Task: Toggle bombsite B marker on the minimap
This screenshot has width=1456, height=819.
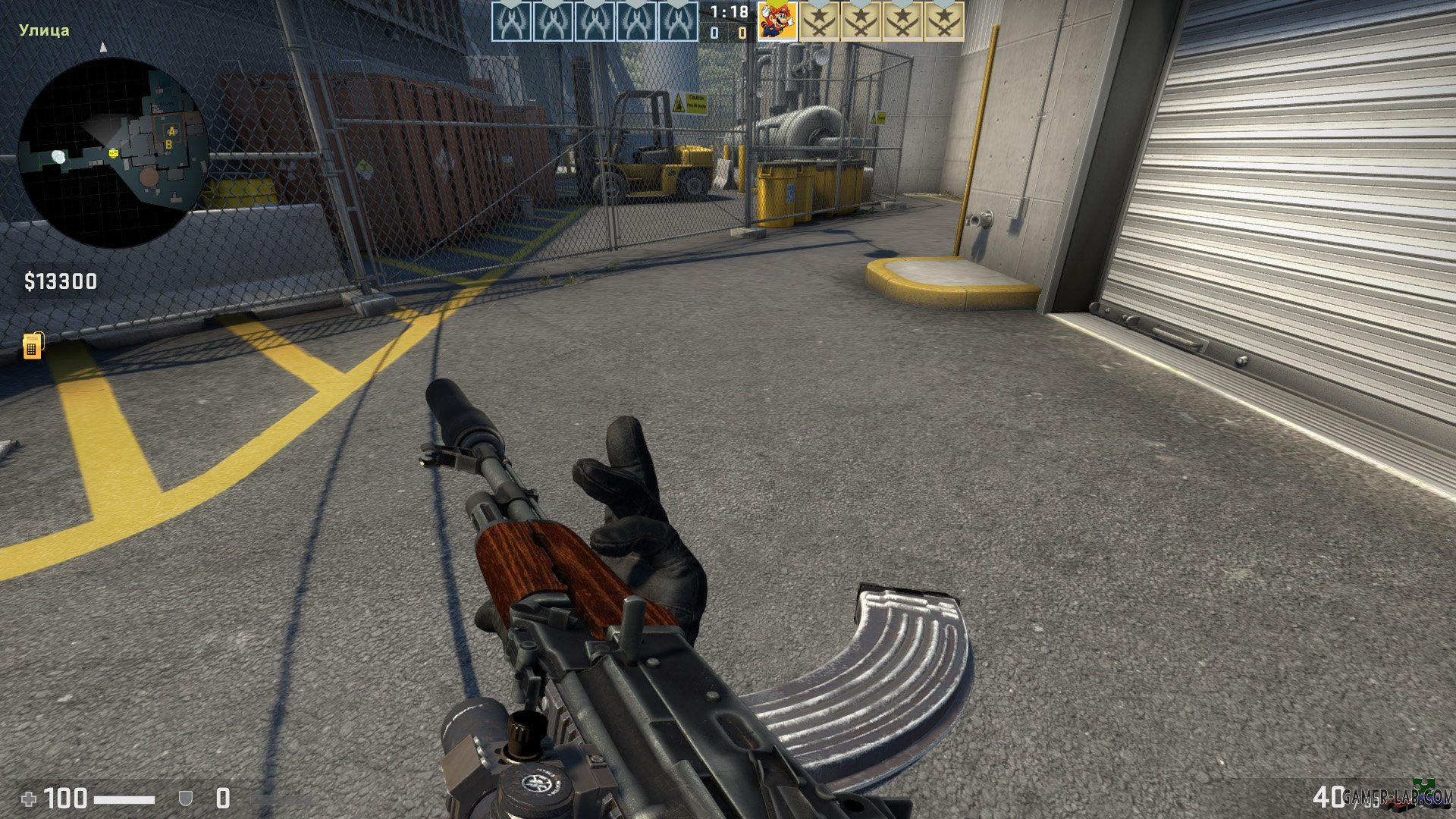Action: 169,145
